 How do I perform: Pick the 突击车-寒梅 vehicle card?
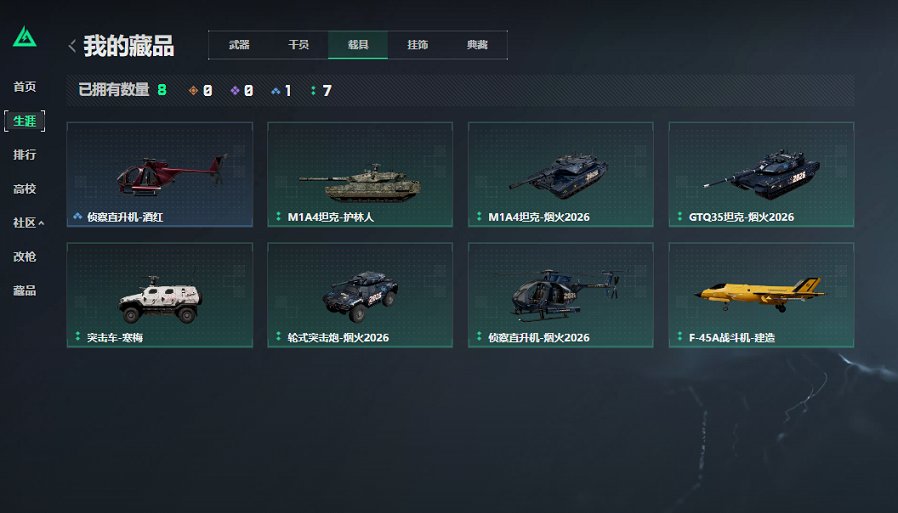160,295
